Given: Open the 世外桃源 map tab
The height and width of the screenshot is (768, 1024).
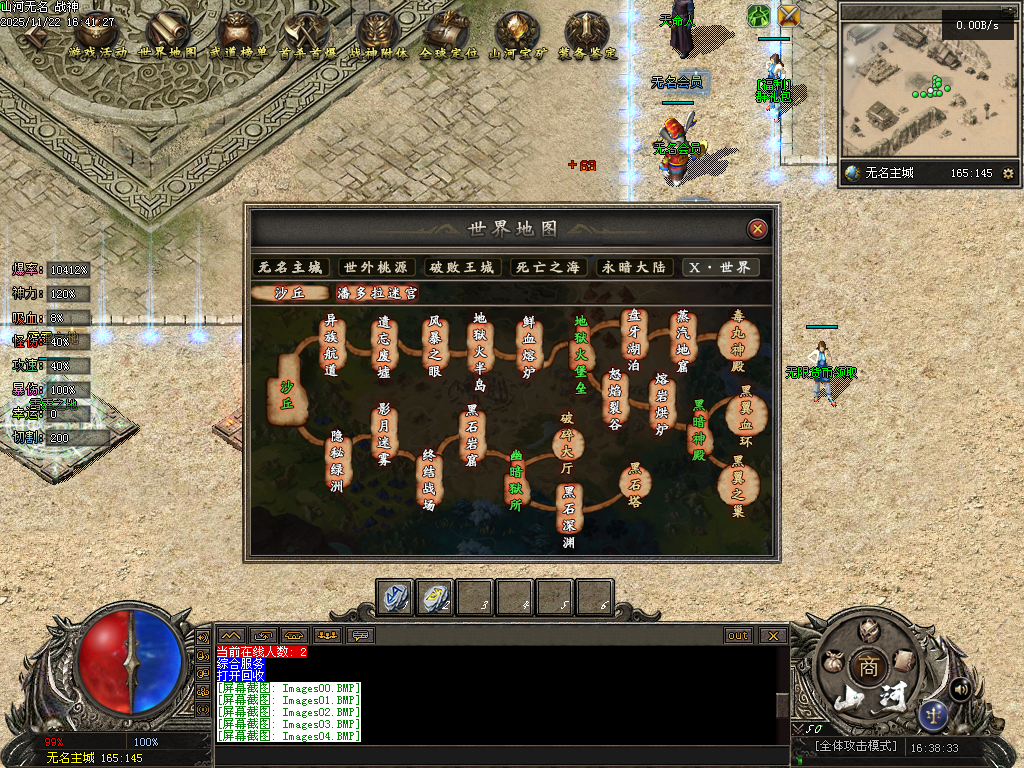Looking at the screenshot, I should pyautogui.click(x=376, y=267).
